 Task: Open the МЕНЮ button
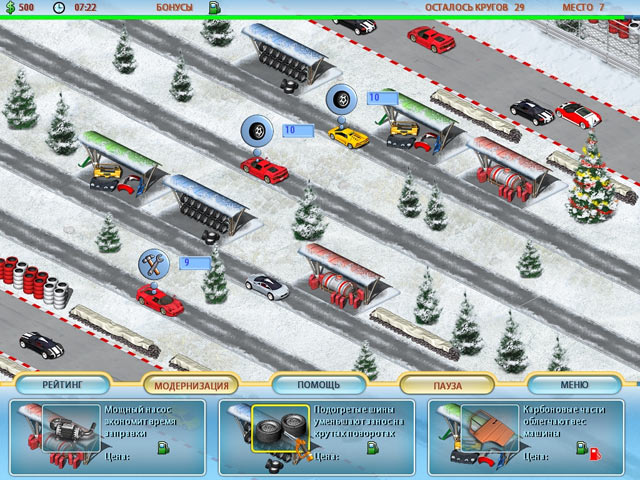pos(574,384)
